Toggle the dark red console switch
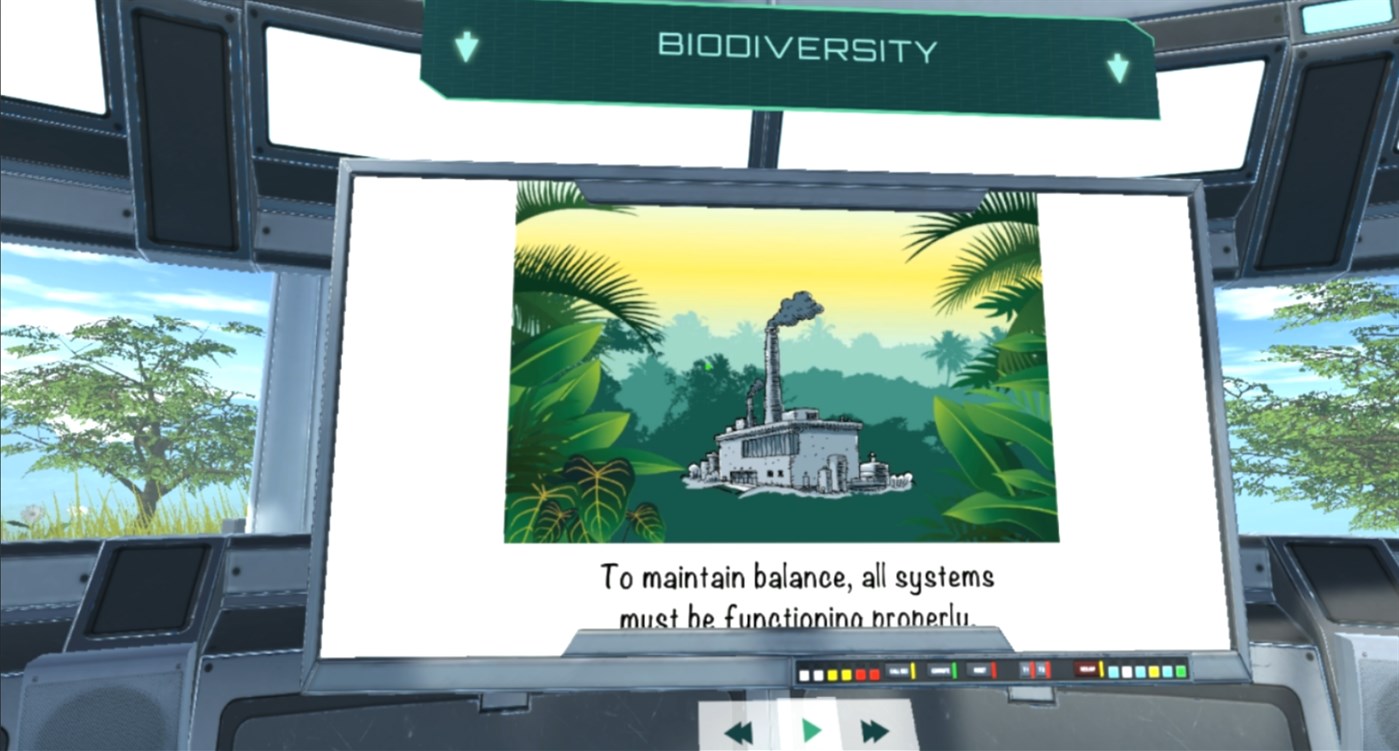Viewport: 1399px width, 751px height. coord(1086,671)
